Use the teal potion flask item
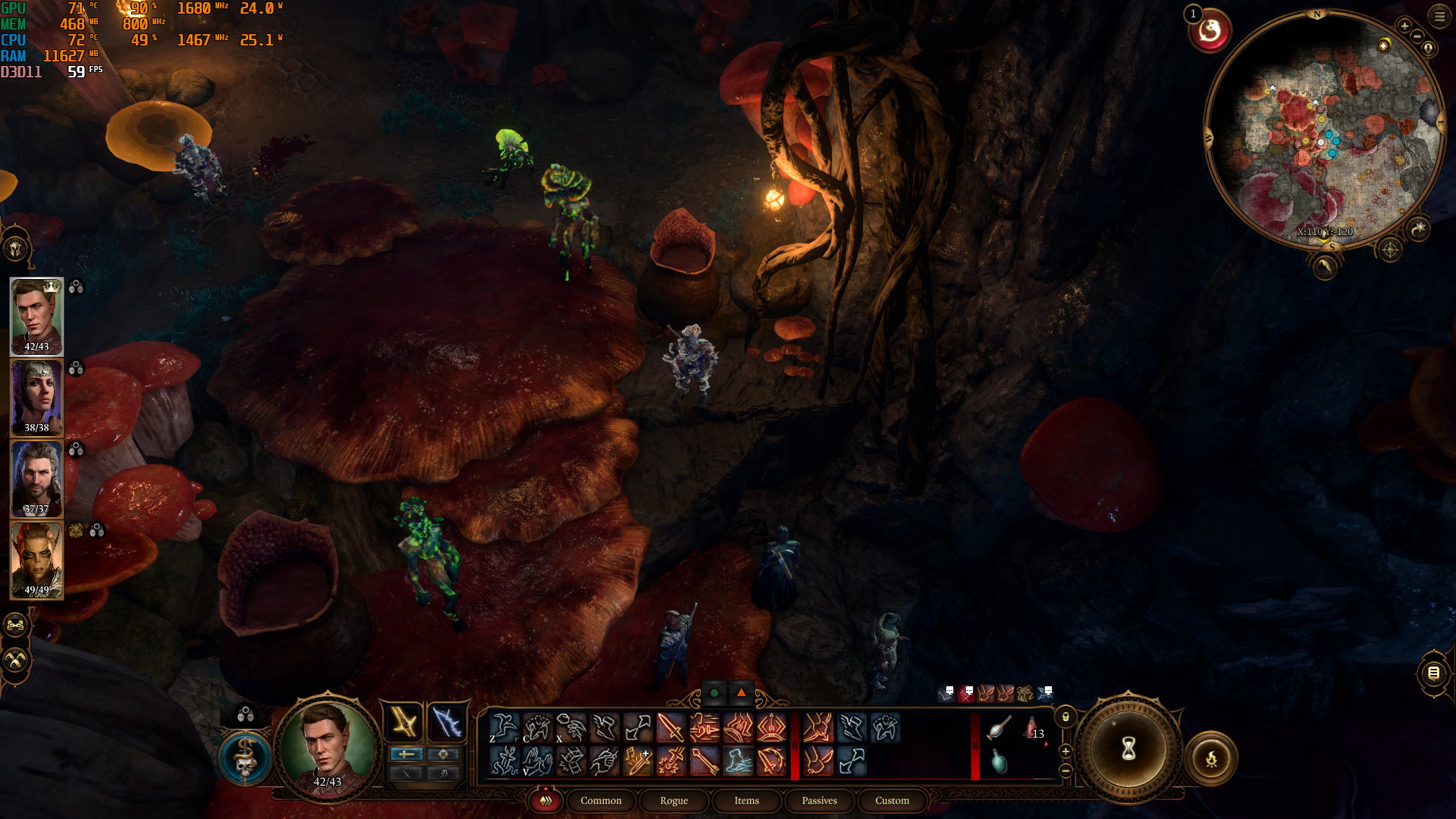 pos(999,761)
